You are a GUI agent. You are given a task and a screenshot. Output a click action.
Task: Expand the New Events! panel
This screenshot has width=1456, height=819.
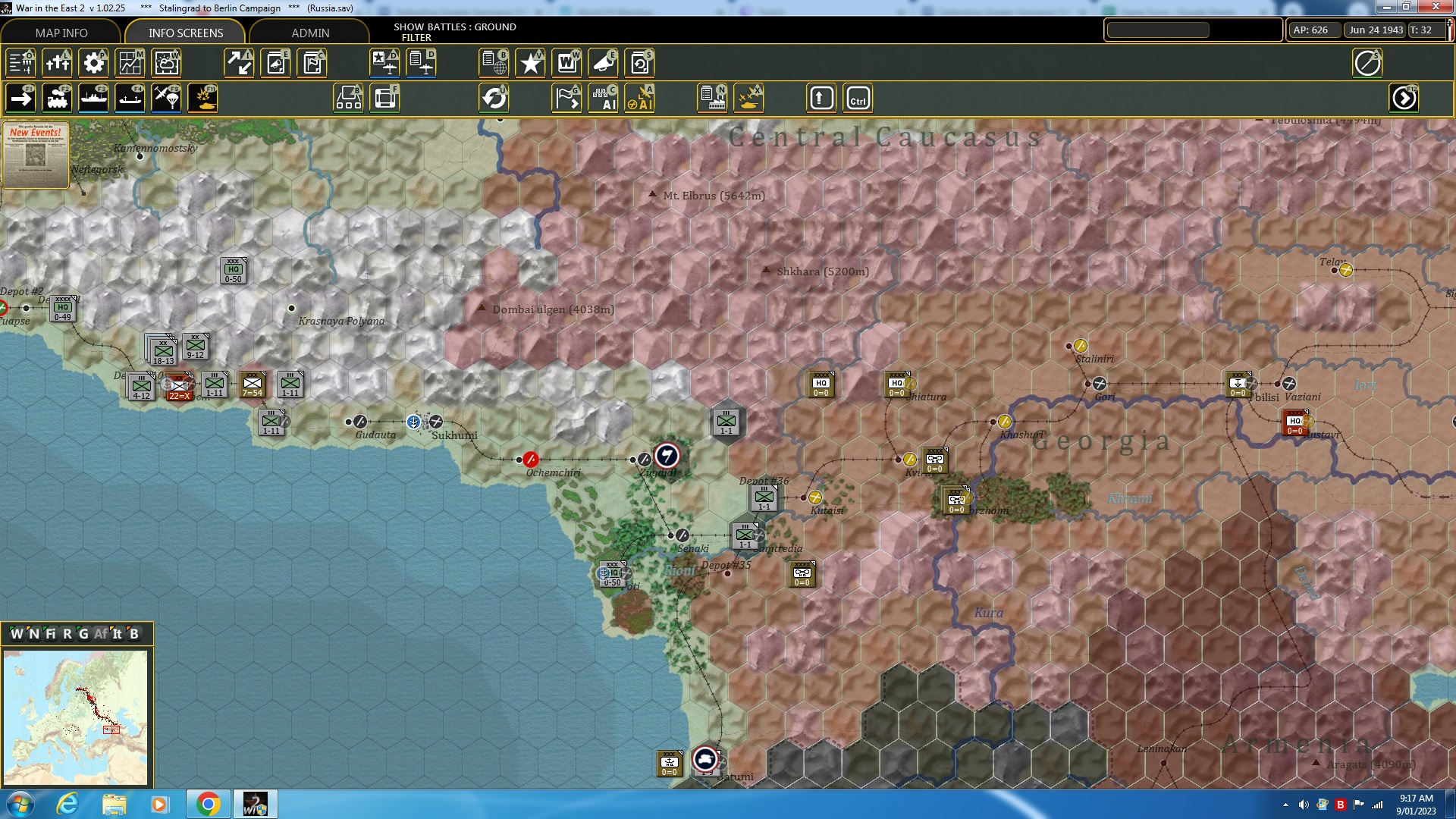tap(36, 155)
